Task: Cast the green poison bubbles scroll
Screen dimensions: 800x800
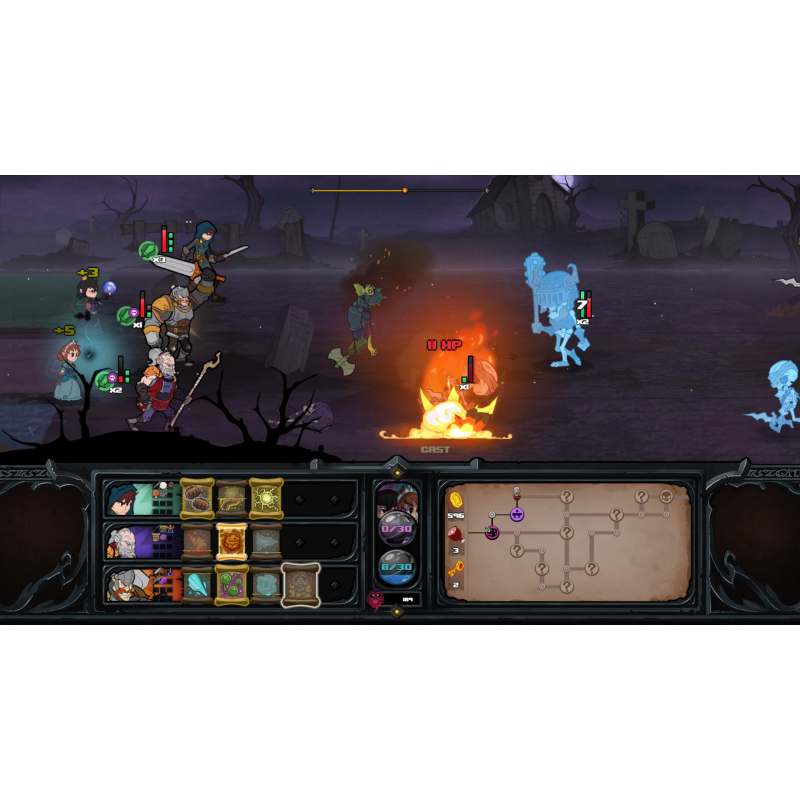Action: tap(232, 584)
